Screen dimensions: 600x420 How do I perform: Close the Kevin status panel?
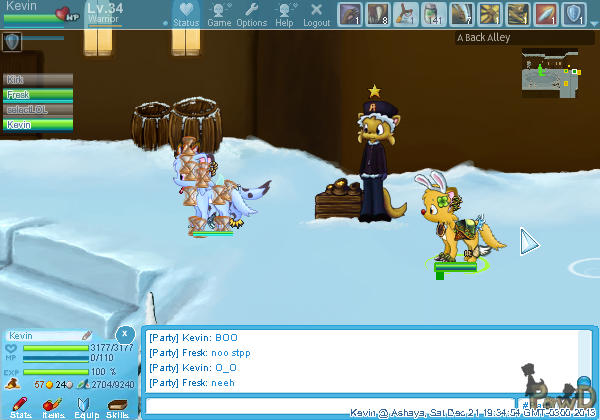(123, 333)
